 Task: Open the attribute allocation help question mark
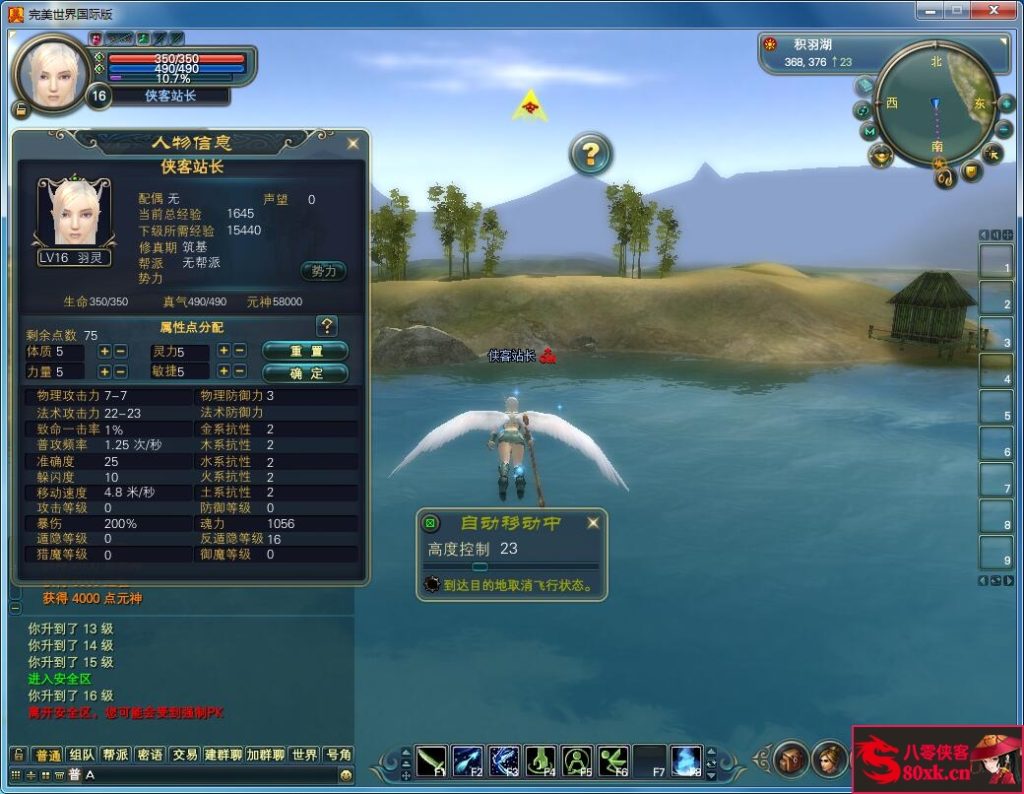click(326, 326)
